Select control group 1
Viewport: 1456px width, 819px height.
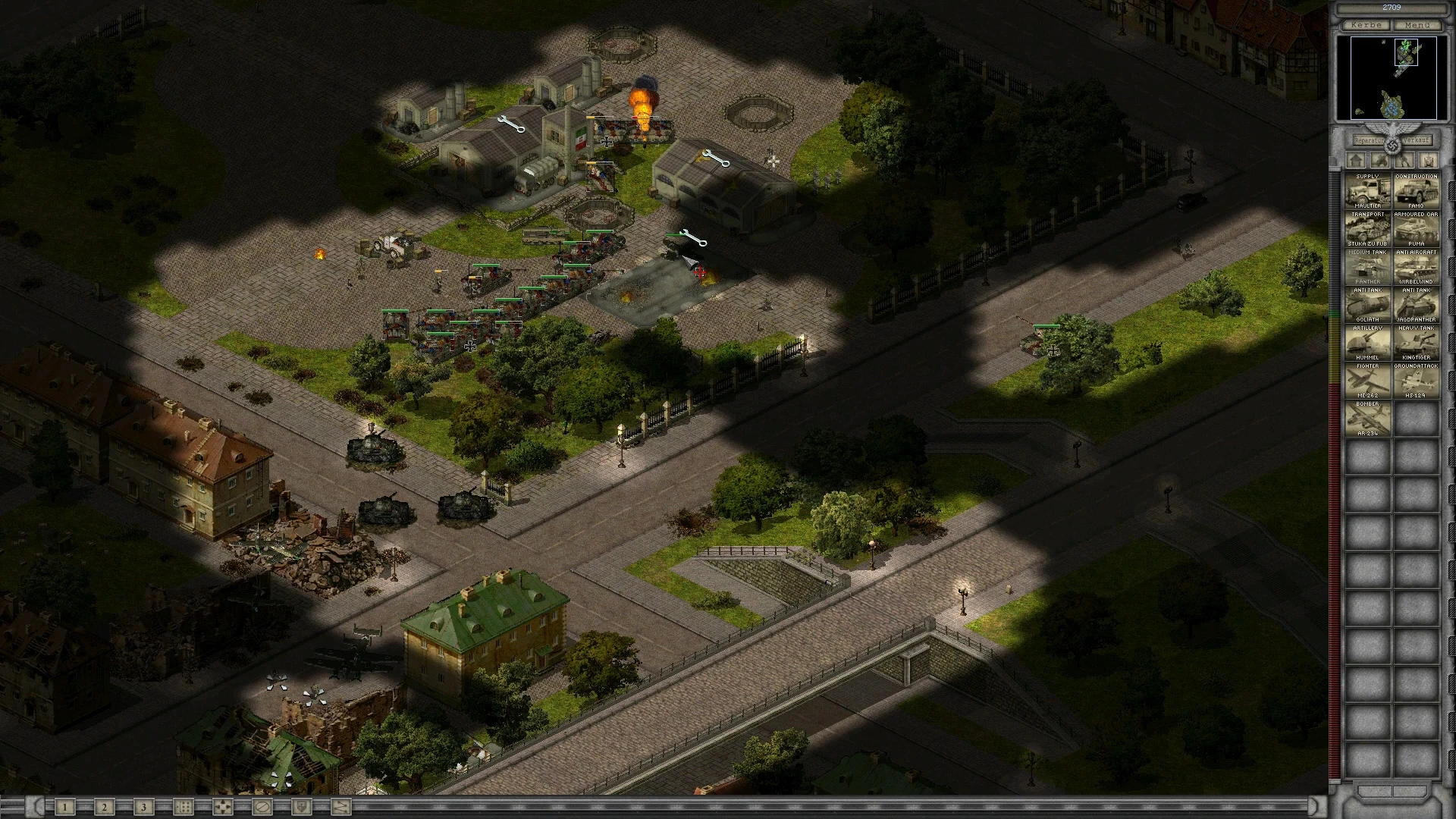65,807
